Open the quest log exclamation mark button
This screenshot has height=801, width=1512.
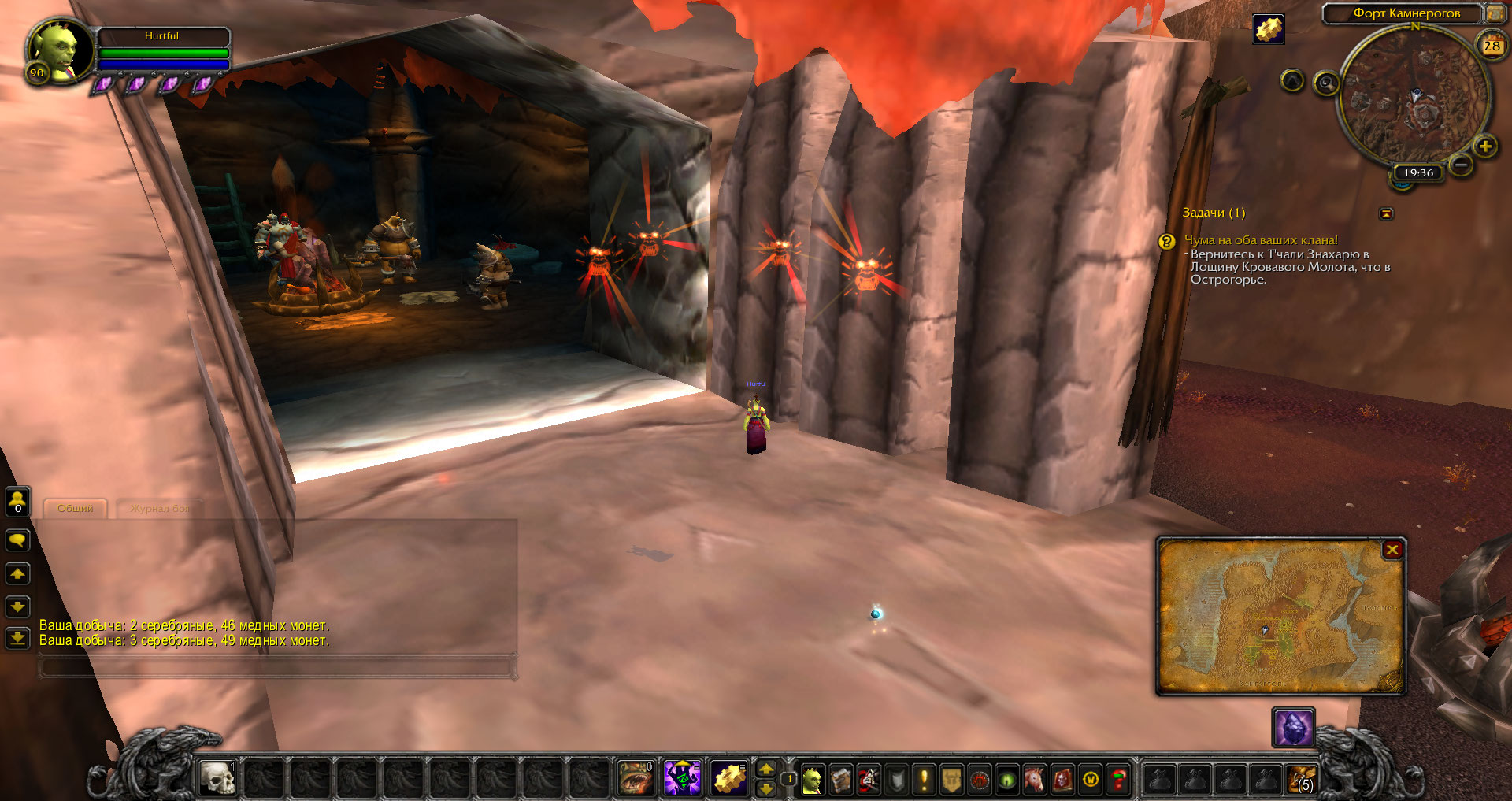coord(924,780)
